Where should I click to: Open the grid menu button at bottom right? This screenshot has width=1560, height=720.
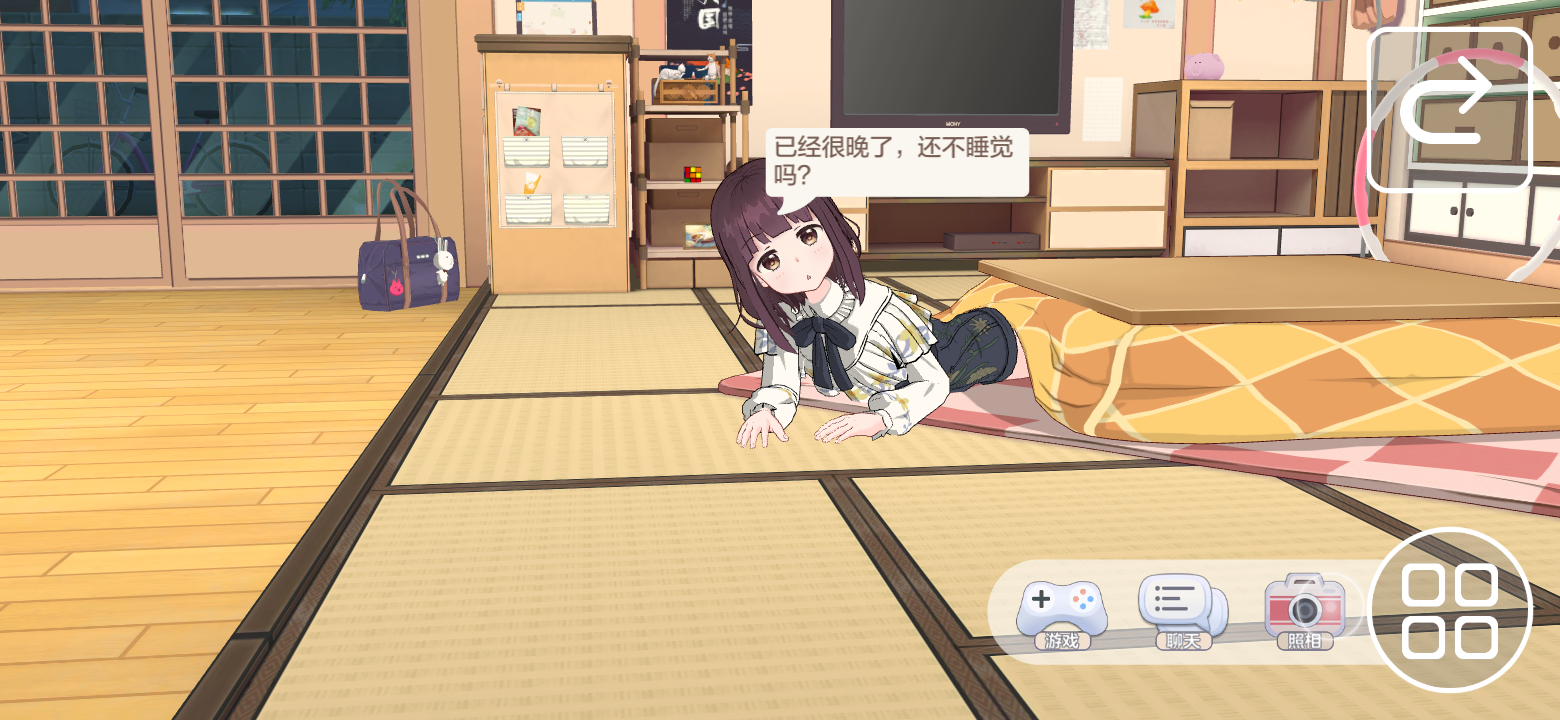click(x=1450, y=612)
